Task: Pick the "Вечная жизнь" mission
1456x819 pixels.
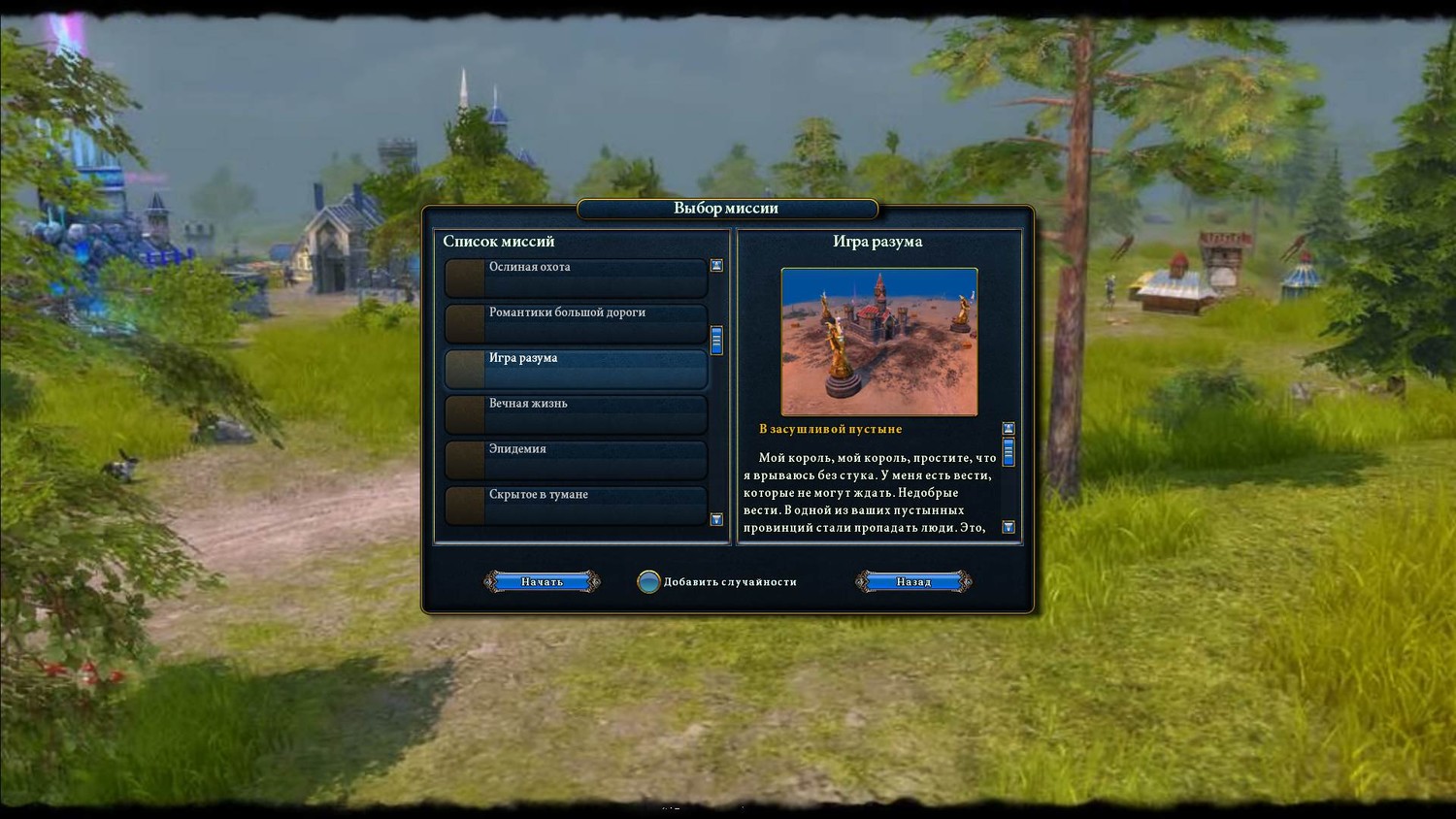Action: [577, 414]
